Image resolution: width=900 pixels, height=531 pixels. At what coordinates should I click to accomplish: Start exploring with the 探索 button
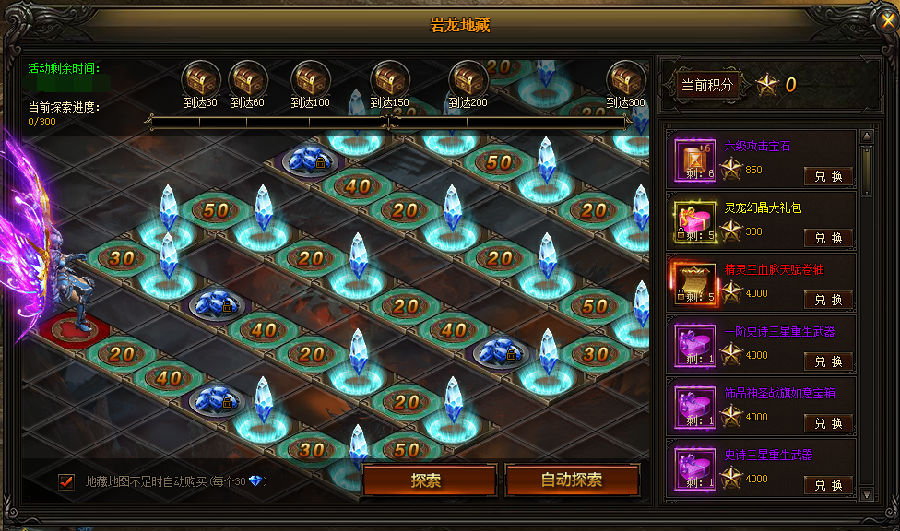426,480
